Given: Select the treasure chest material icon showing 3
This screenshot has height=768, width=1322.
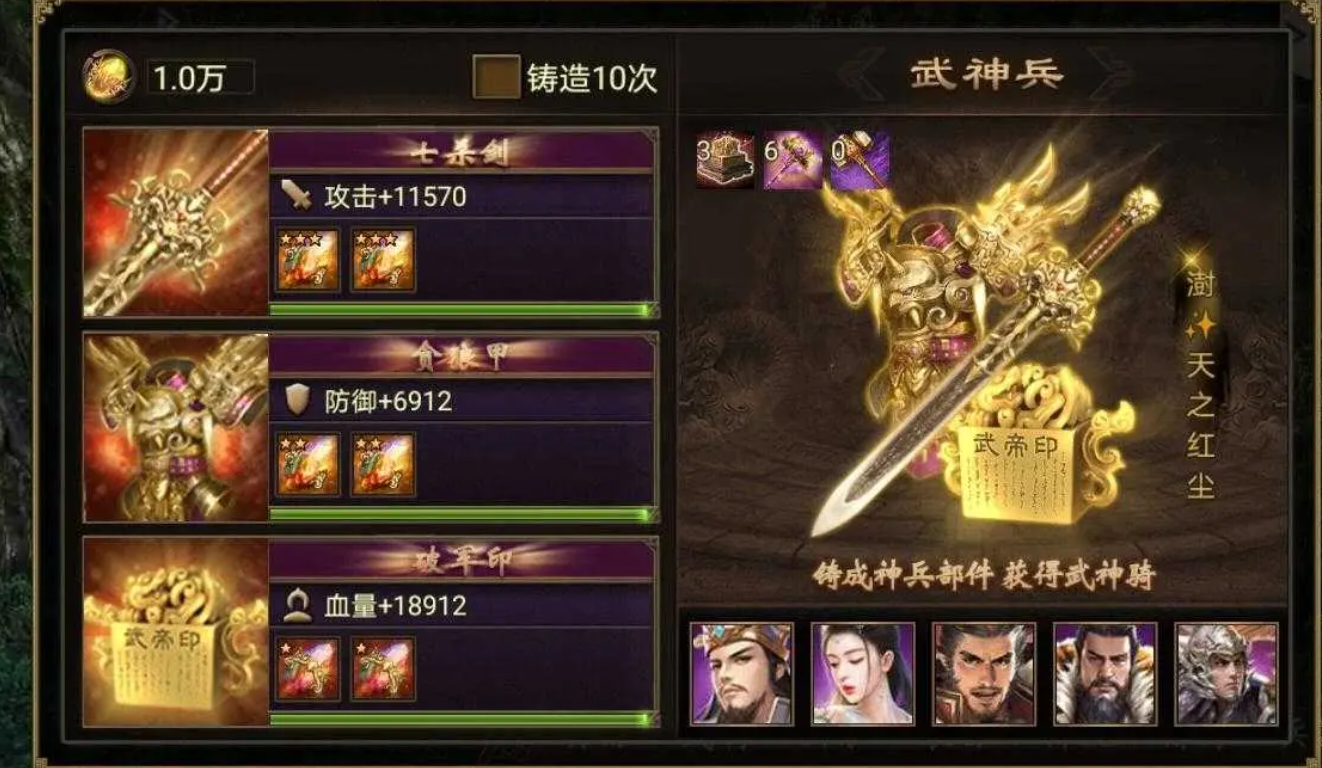Looking at the screenshot, I should pyautogui.click(x=721, y=159).
